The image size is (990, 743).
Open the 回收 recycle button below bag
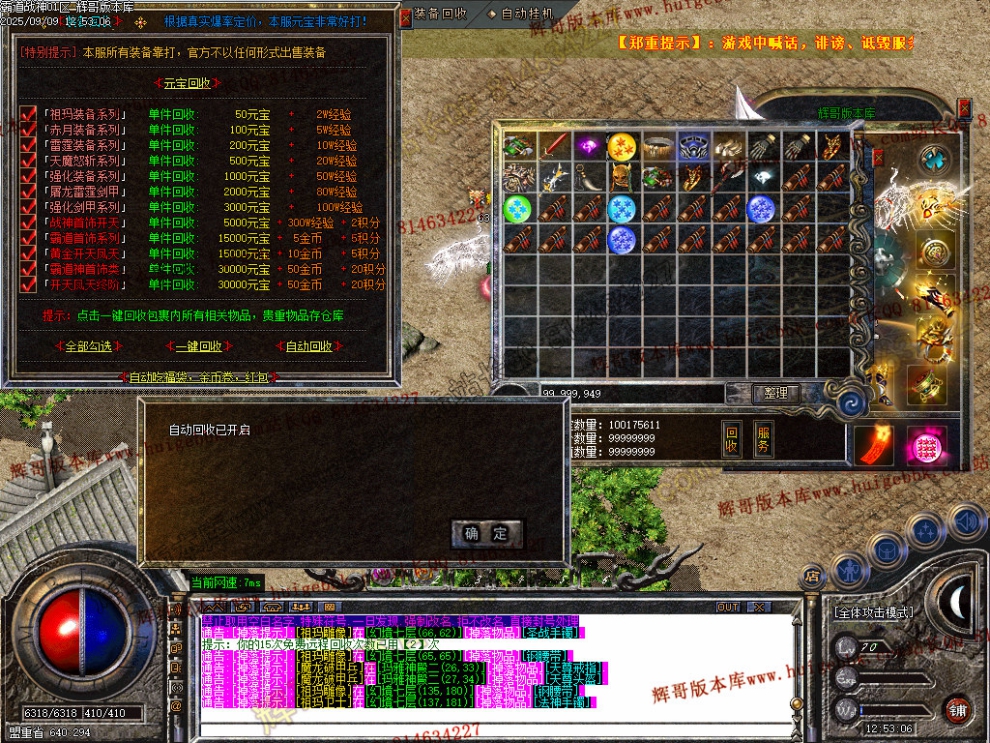click(732, 438)
